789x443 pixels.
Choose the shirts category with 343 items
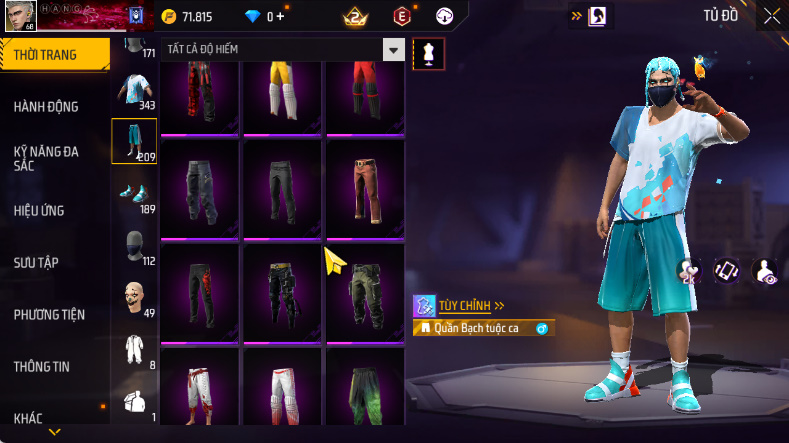133,90
